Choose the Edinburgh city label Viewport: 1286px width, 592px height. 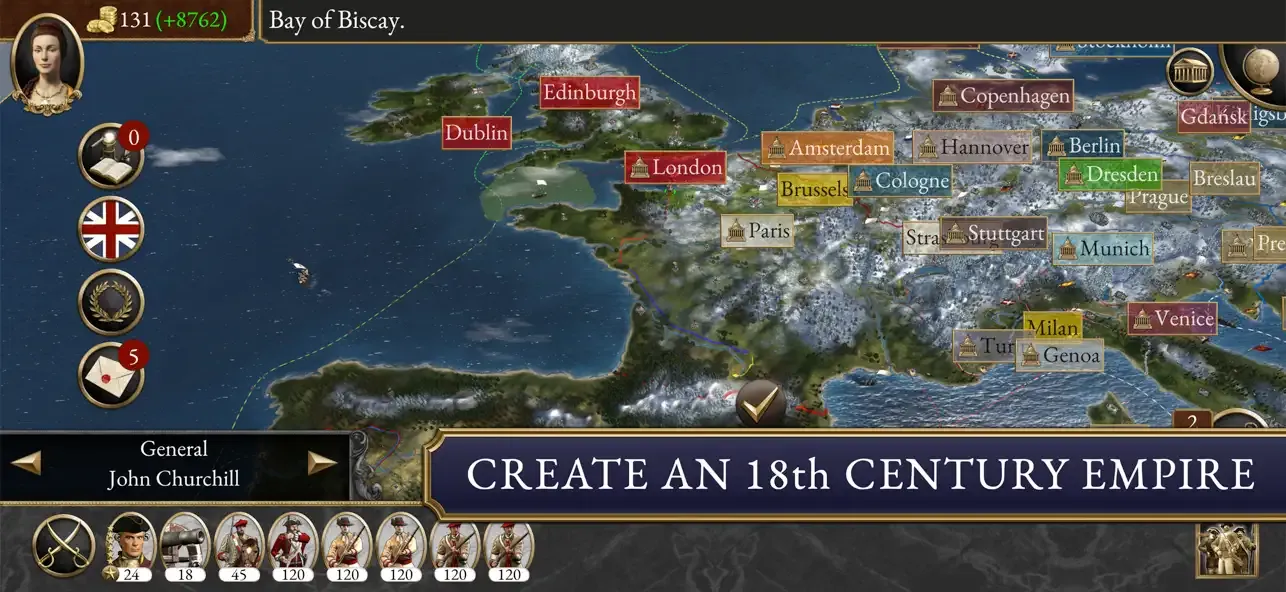coord(589,93)
